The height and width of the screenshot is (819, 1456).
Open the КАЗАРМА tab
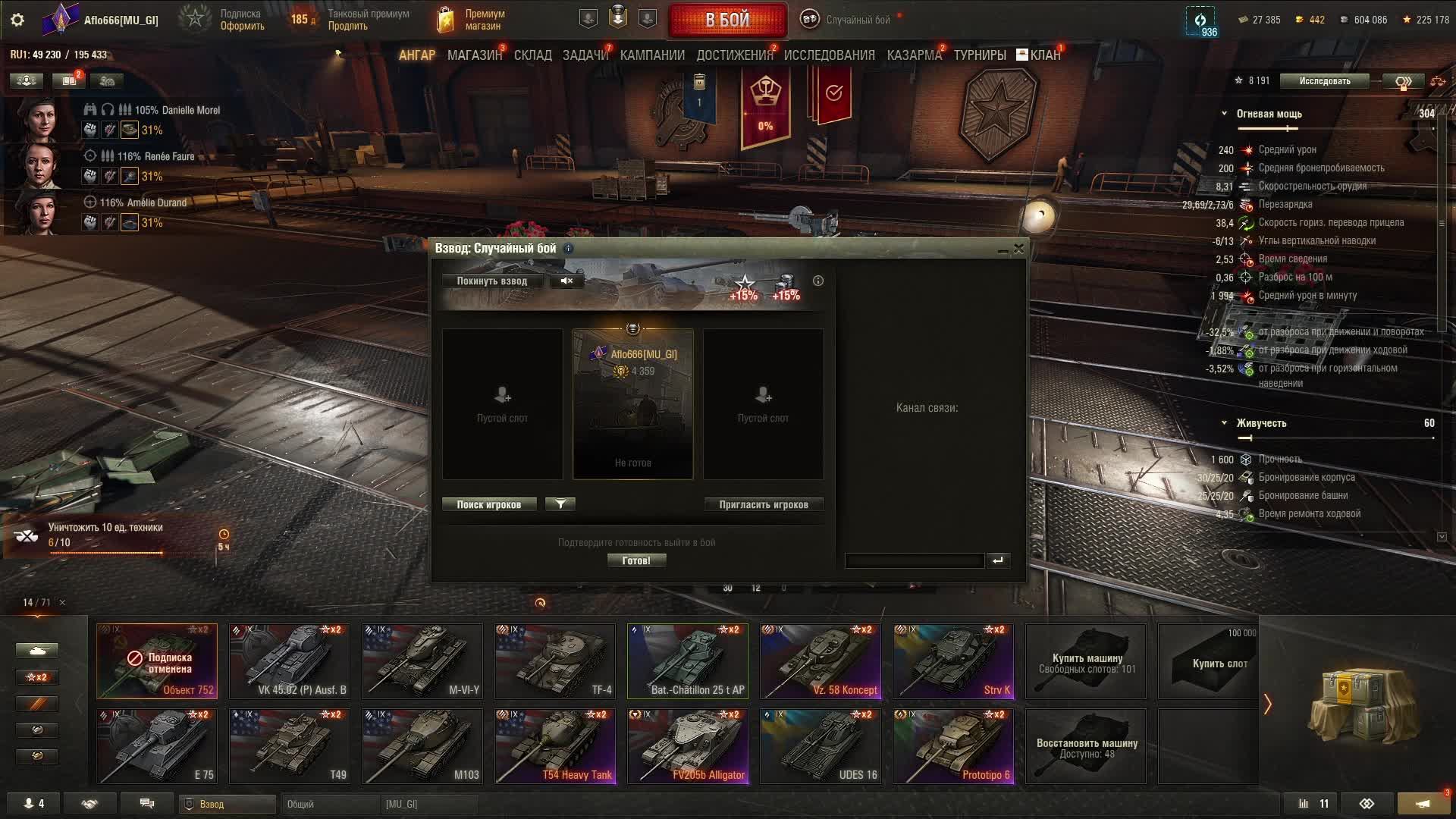pyautogui.click(x=914, y=55)
